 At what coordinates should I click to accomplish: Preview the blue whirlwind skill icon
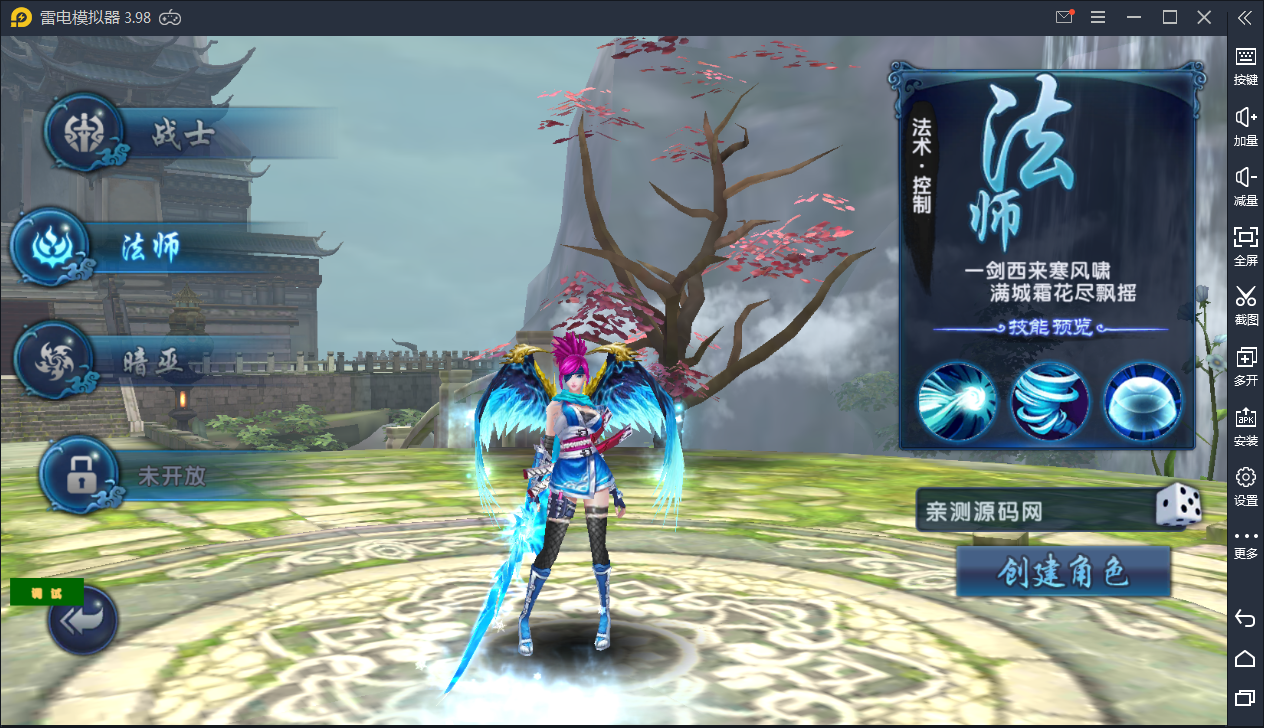point(1049,401)
